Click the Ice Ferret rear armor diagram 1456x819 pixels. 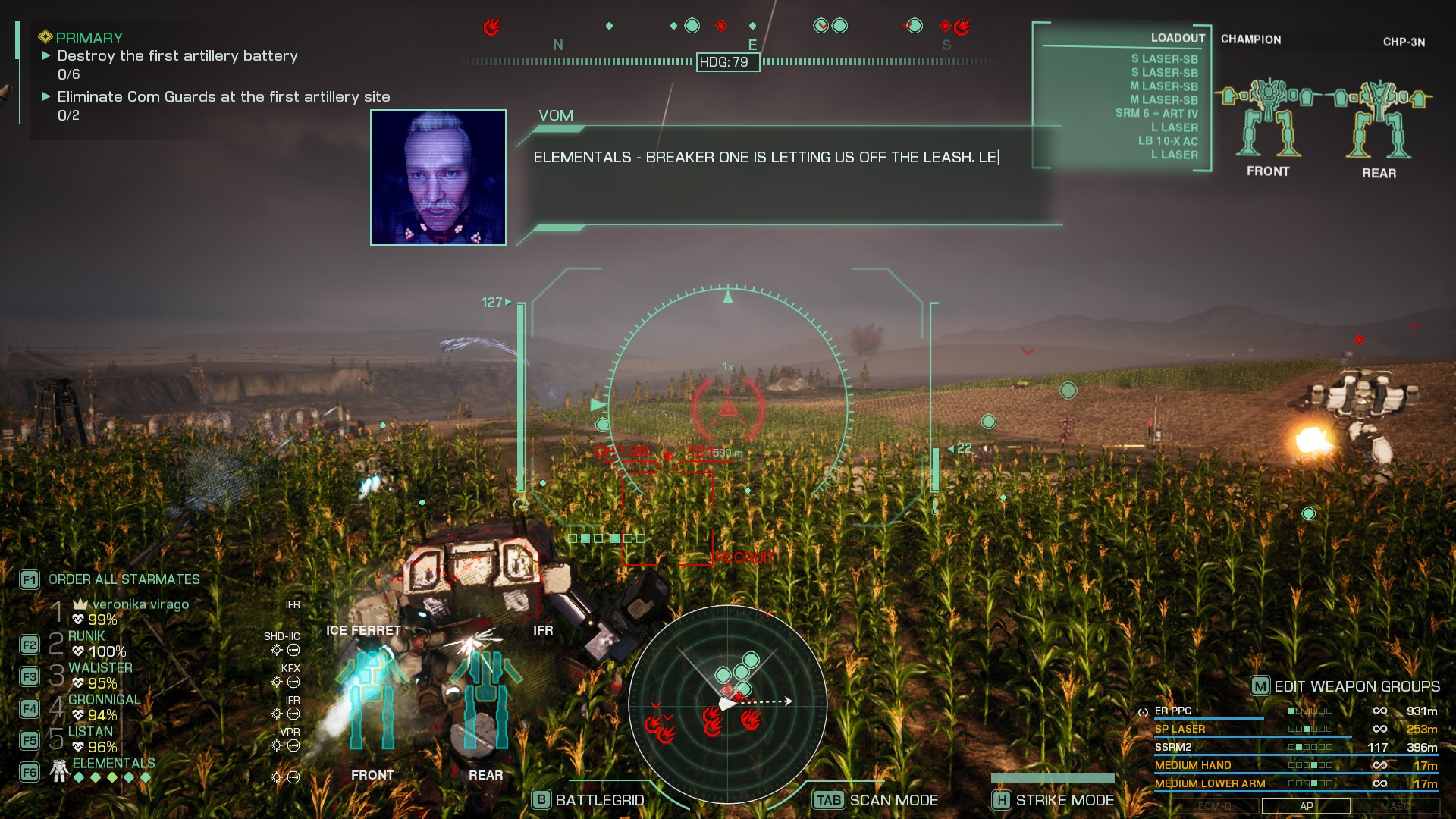485,701
